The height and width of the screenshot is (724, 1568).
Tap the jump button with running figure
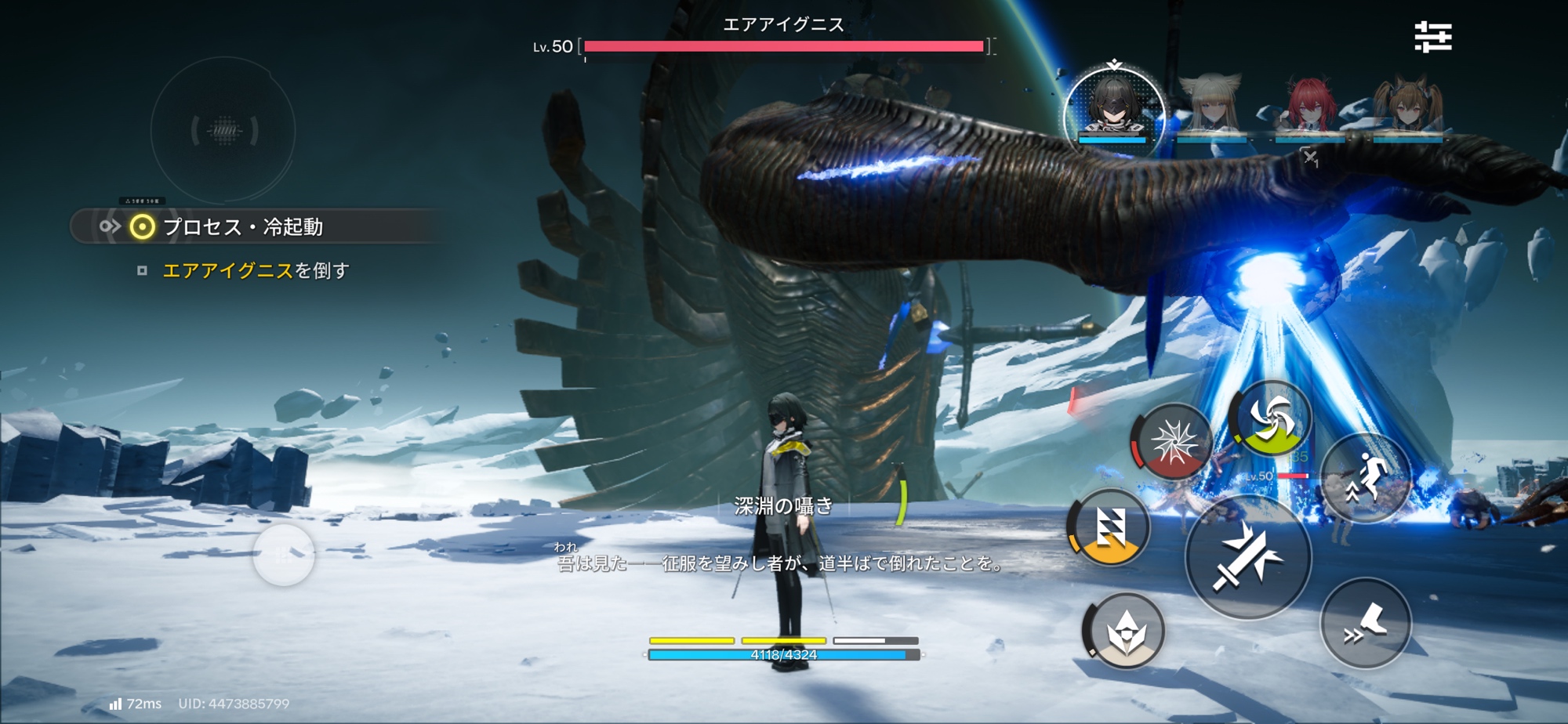click(x=1365, y=477)
